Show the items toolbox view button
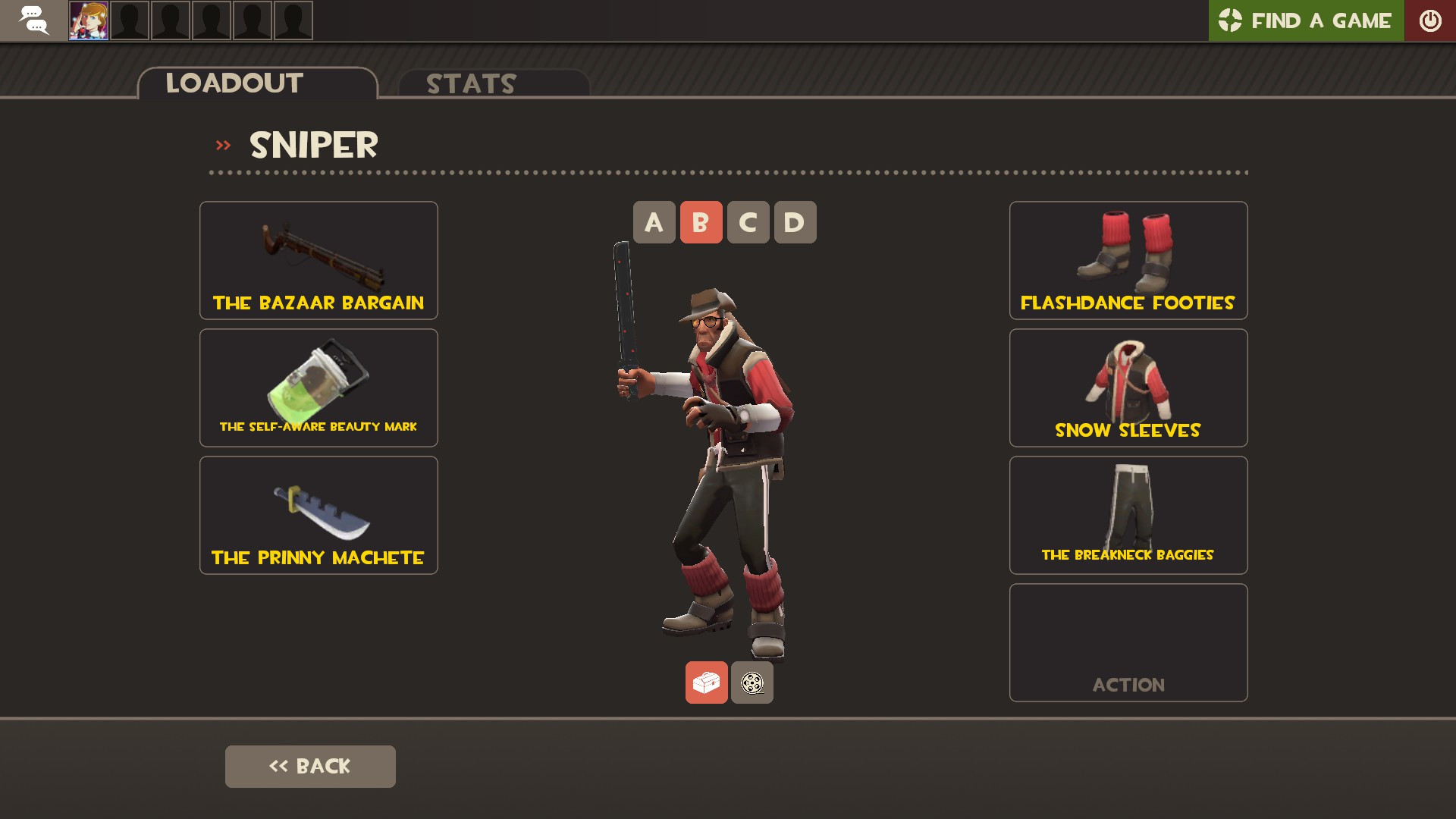This screenshot has height=819, width=1456. 706,682
